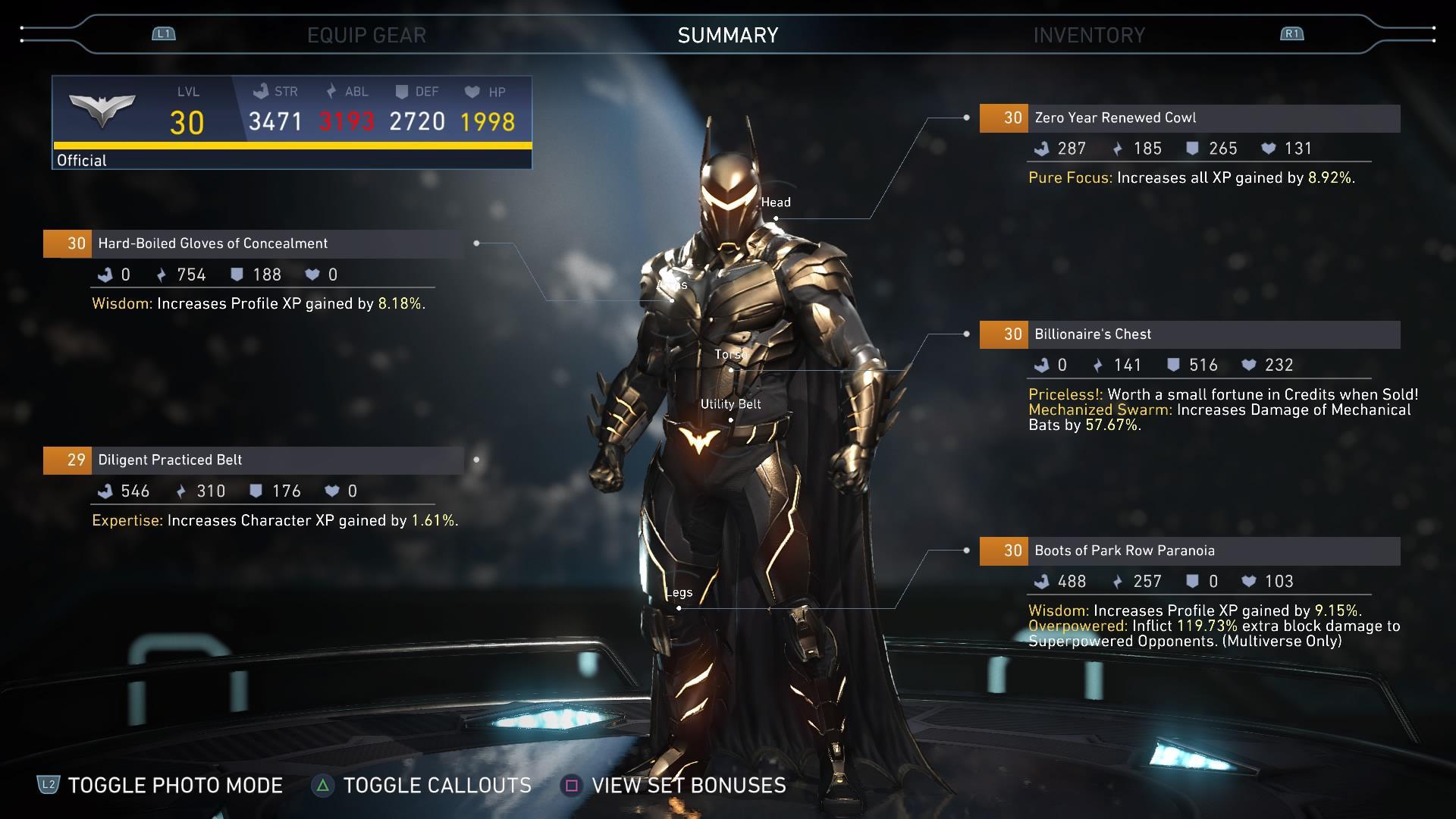Viewport: 1456px width, 819px height.
Task: Click the shield icon on Billionaire's Chest stats
Action: tap(1172, 365)
